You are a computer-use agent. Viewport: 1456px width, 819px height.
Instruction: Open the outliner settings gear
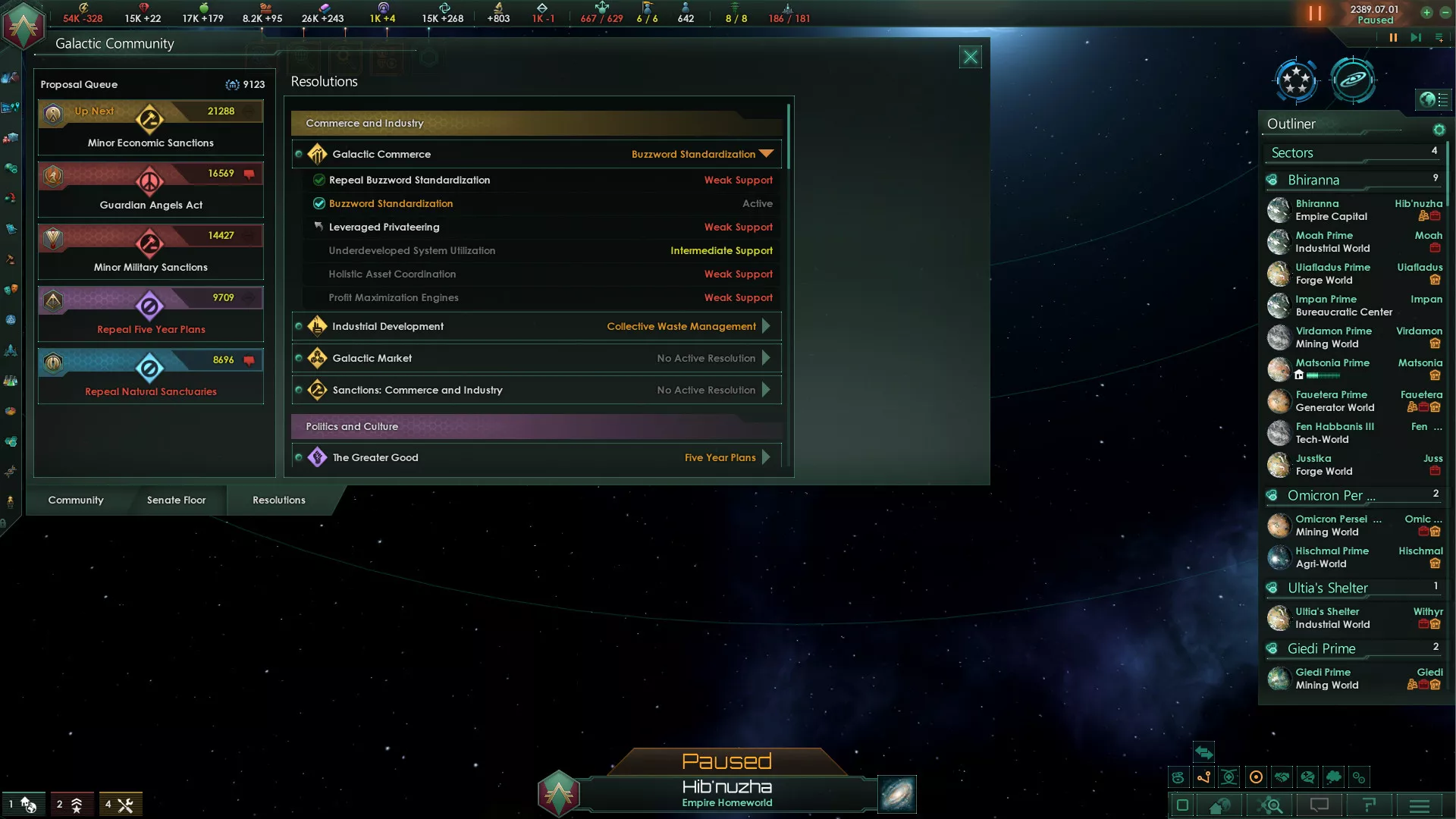coord(1439,130)
